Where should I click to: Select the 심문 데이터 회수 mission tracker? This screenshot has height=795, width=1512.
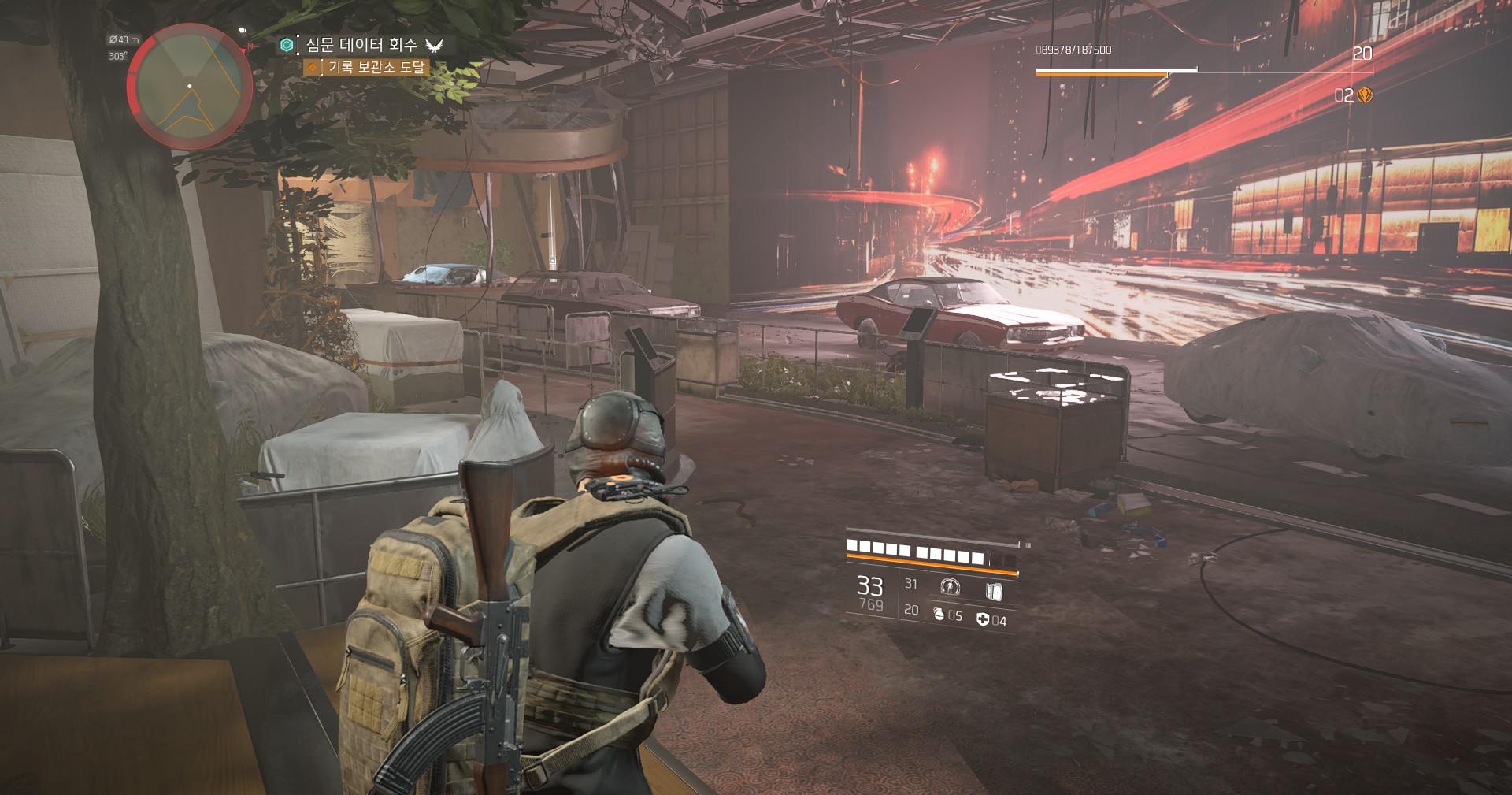coord(361,45)
